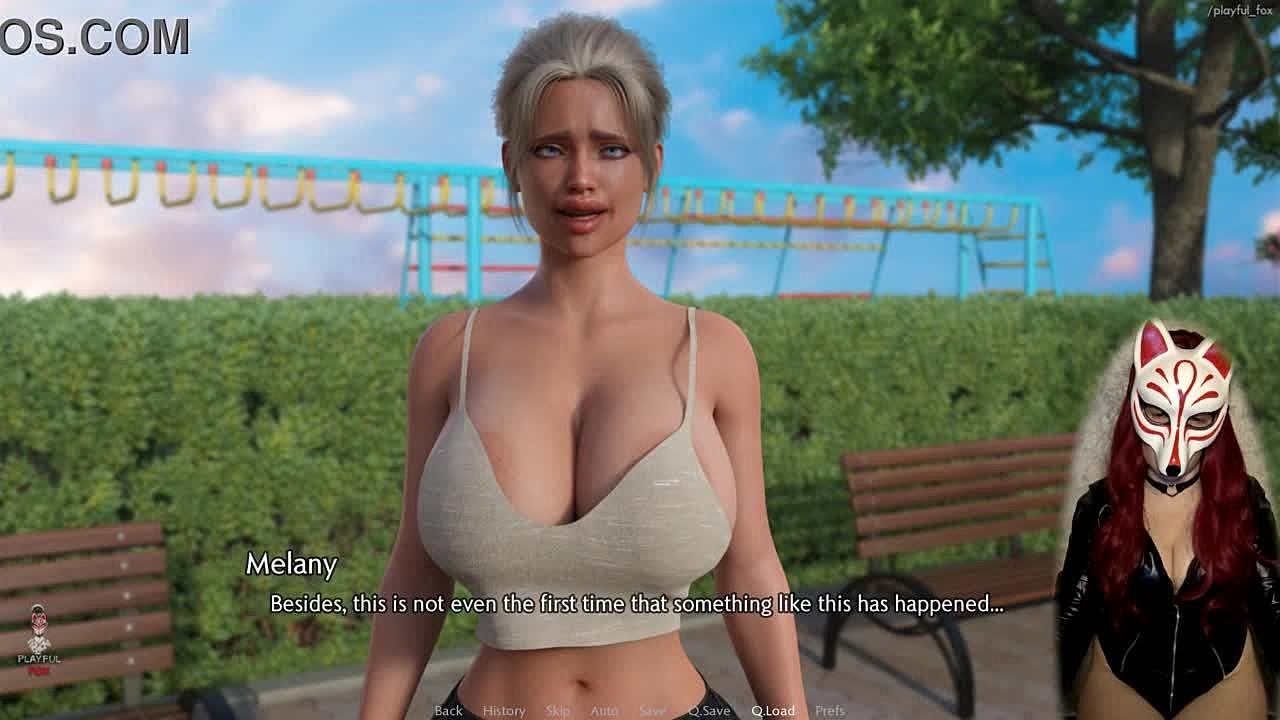The image size is (1280, 720).
Task: Open Prefs settings menu
Action: tap(830, 710)
